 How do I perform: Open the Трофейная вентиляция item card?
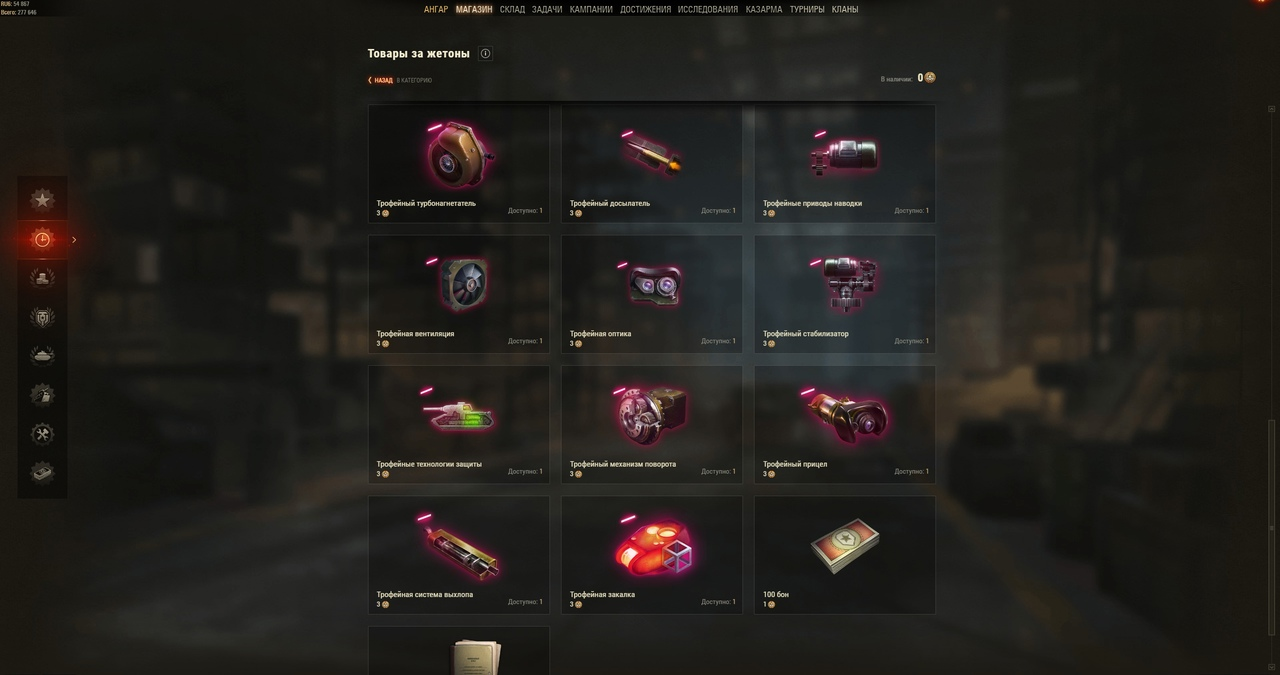(458, 293)
